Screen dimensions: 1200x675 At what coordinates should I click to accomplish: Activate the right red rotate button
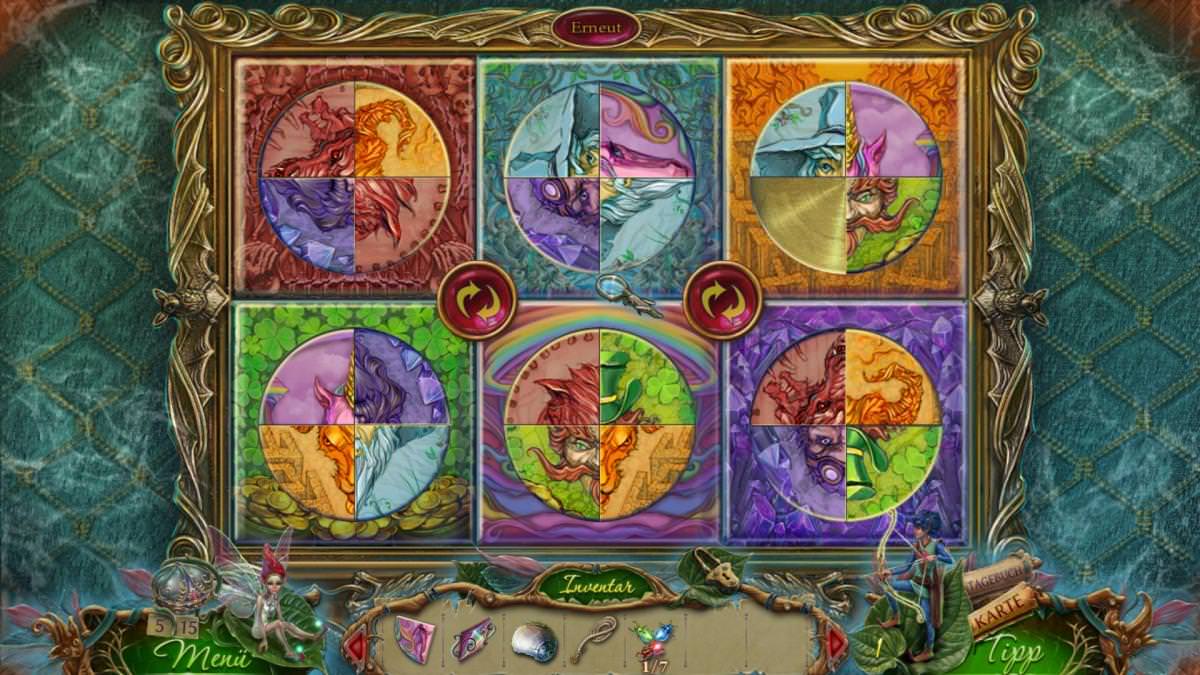pos(722,300)
